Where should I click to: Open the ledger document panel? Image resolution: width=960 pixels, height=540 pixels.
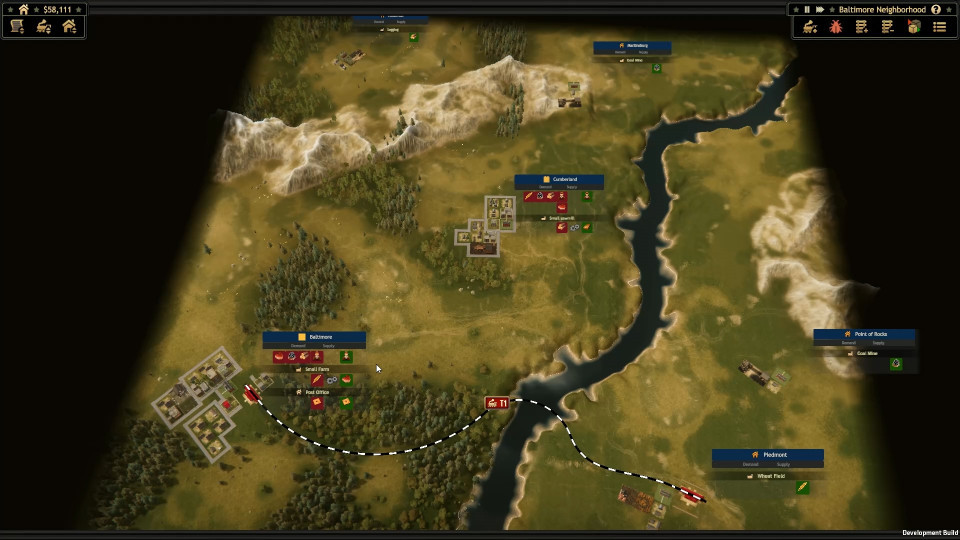(17, 27)
